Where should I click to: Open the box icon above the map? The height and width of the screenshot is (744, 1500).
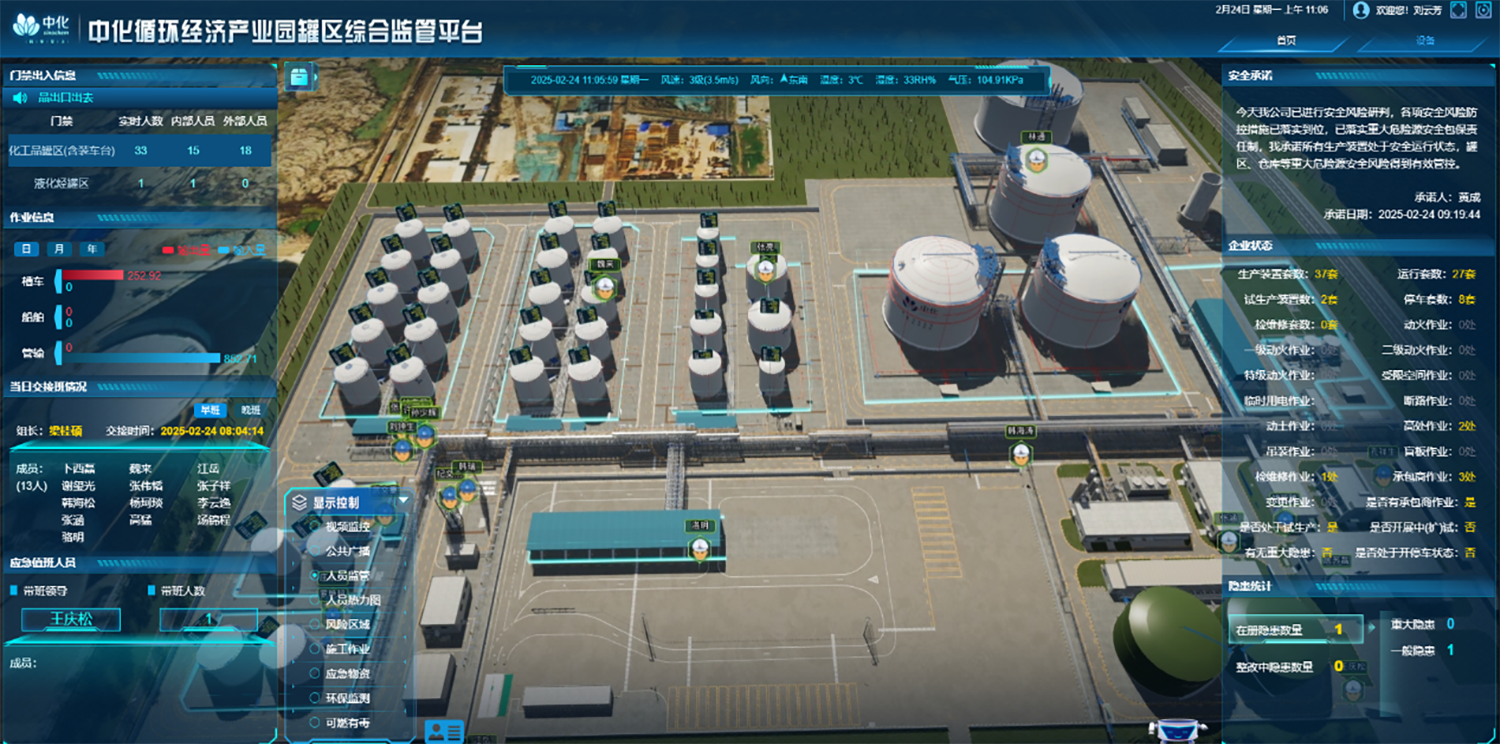[x=299, y=76]
